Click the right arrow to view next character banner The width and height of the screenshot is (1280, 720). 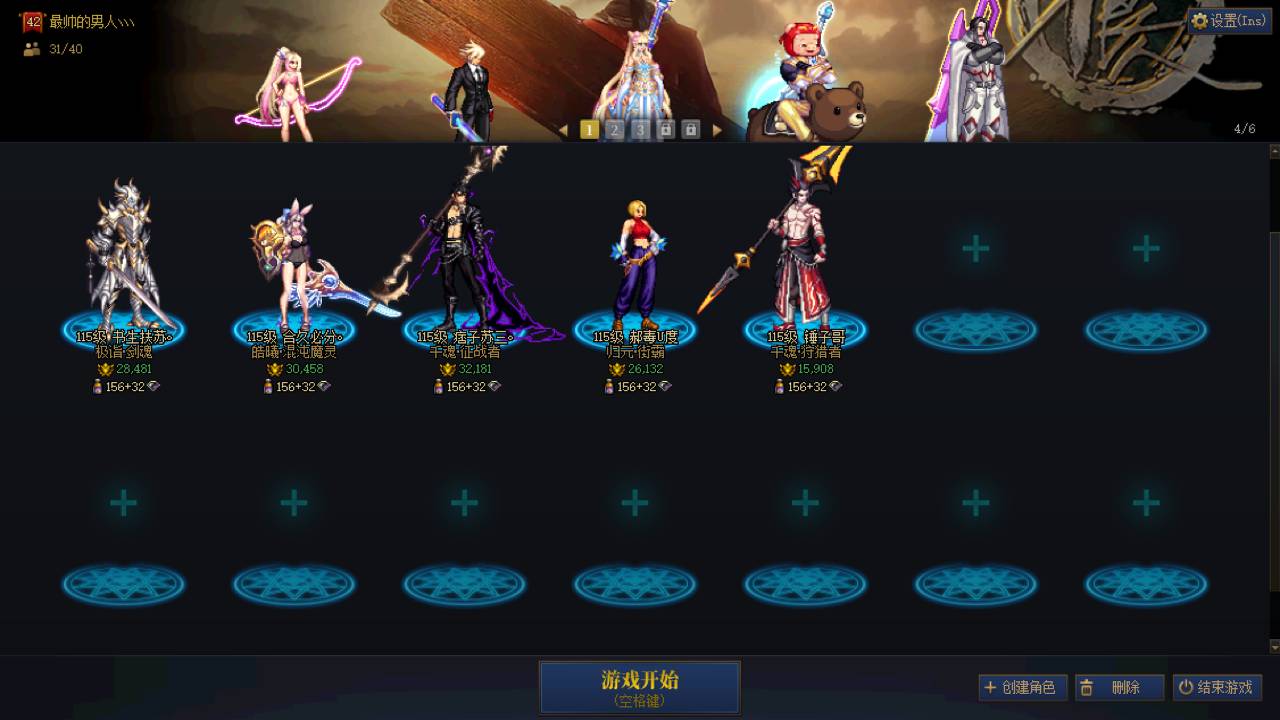[x=719, y=130]
